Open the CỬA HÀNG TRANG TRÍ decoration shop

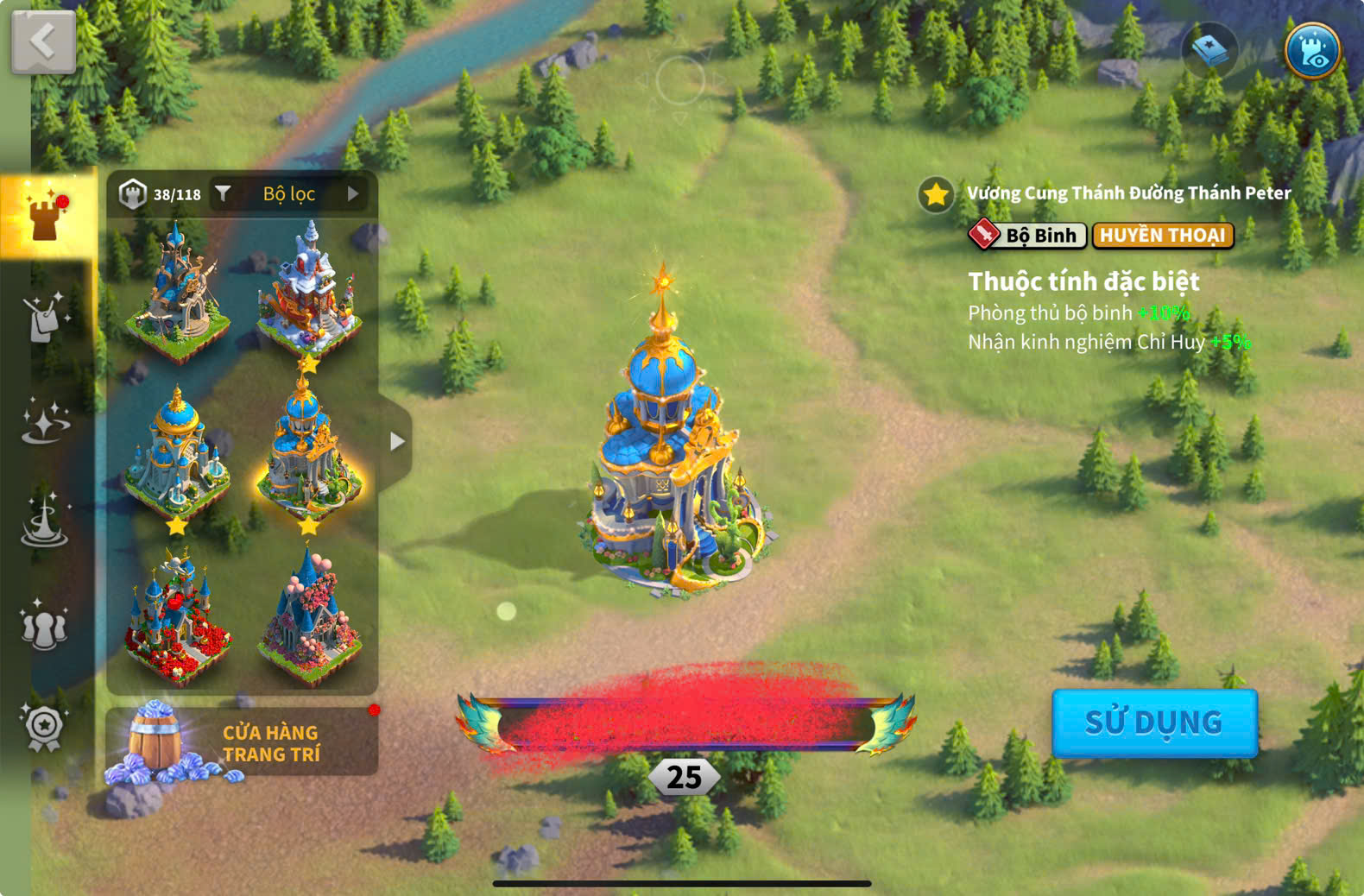[x=242, y=742]
